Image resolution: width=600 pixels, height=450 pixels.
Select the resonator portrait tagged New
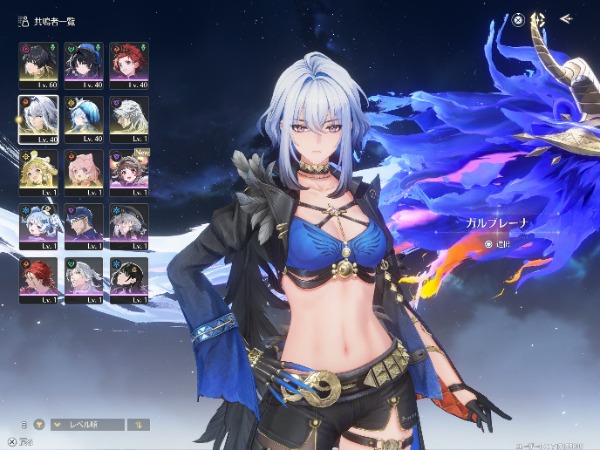click(x=129, y=171)
